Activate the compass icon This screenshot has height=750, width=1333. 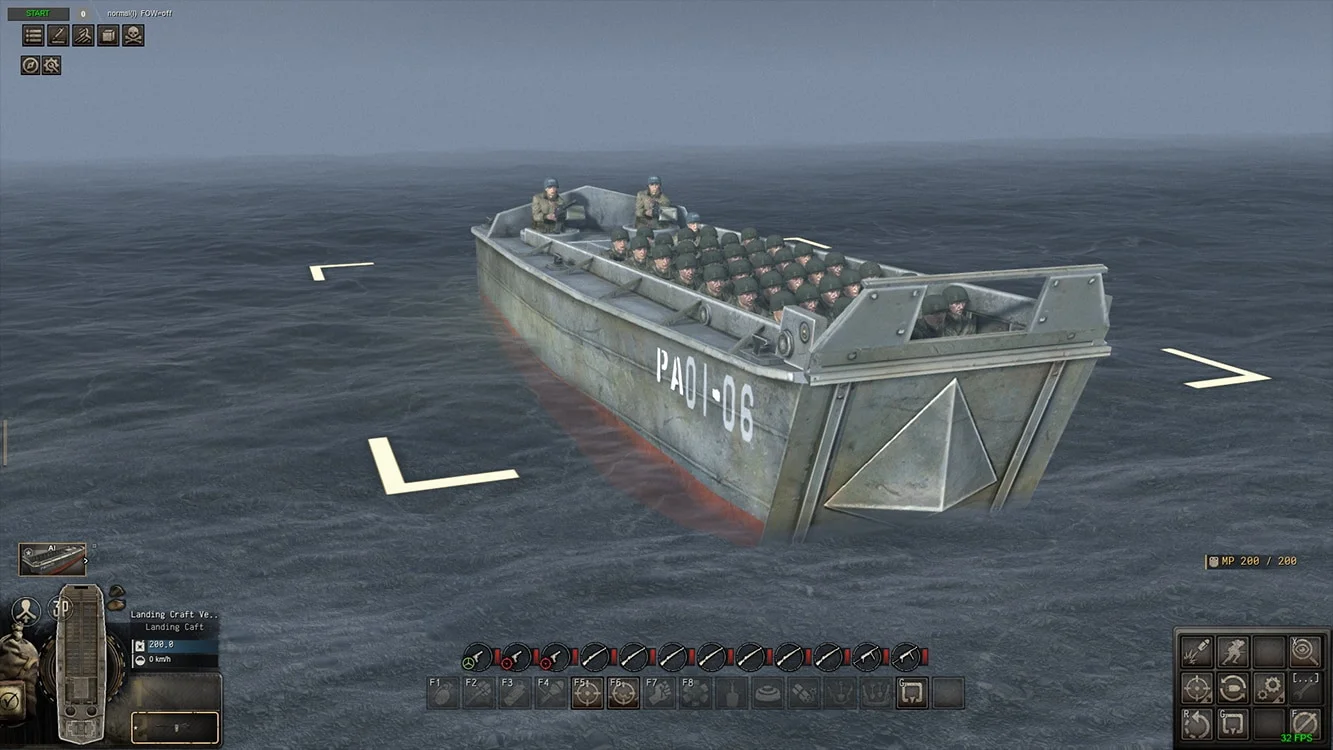pyautogui.click(x=30, y=65)
